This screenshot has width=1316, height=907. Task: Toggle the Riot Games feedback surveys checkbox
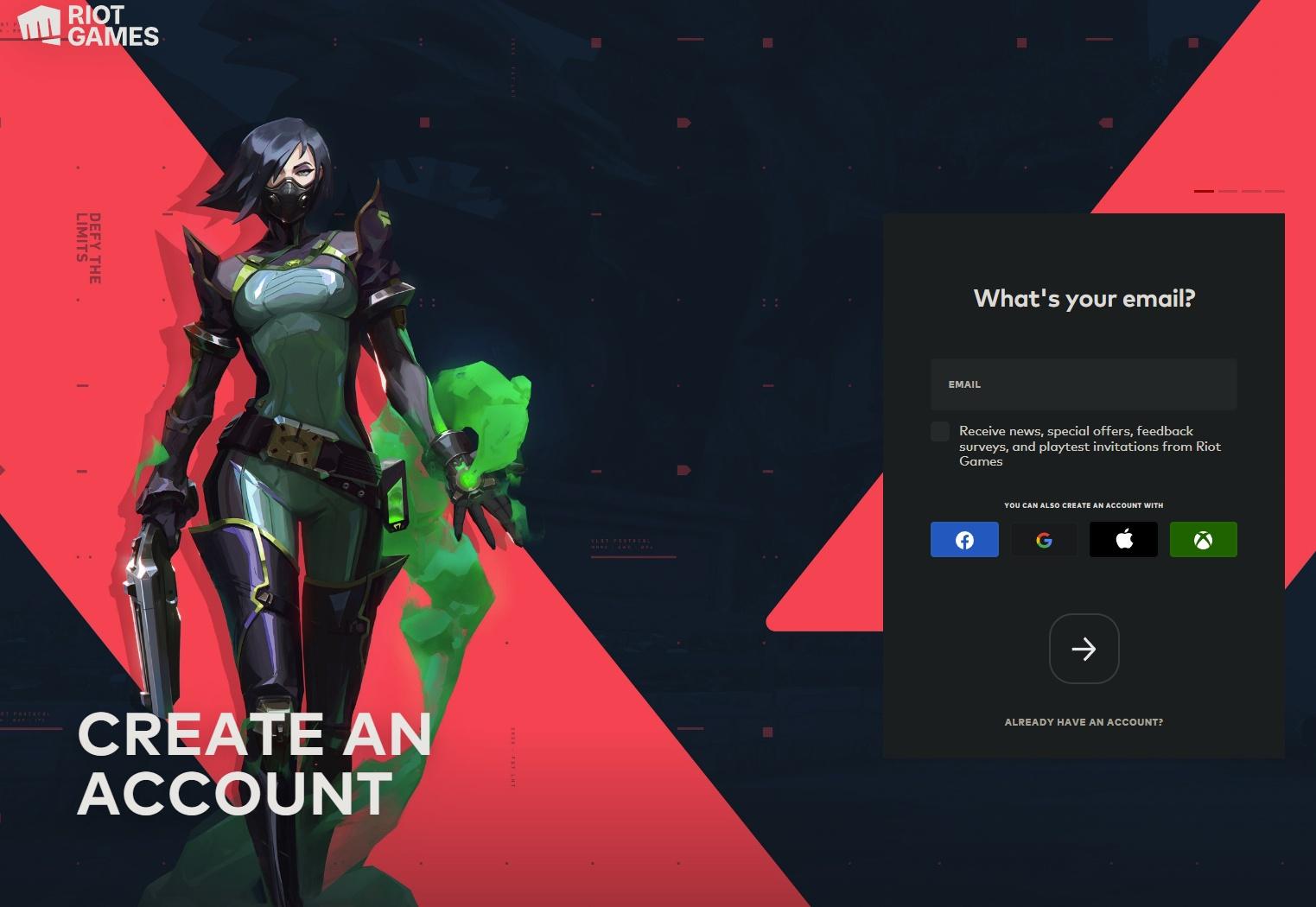point(939,430)
